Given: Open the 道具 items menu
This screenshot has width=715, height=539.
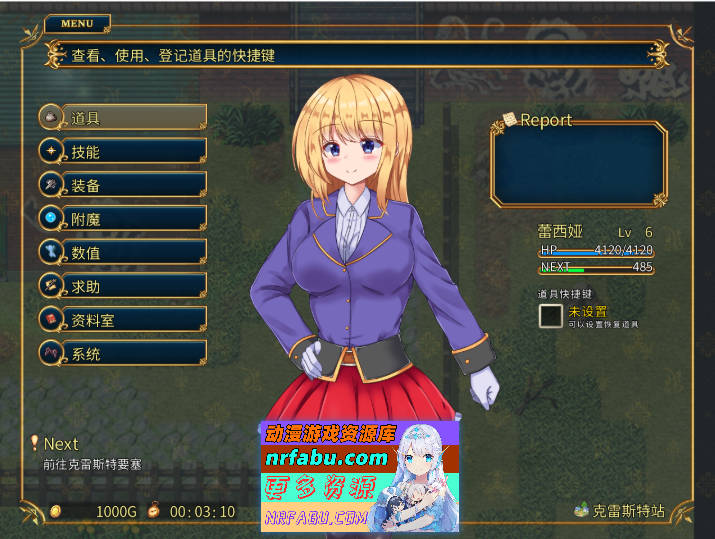Looking at the screenshot, I should (x=122, y=118).
